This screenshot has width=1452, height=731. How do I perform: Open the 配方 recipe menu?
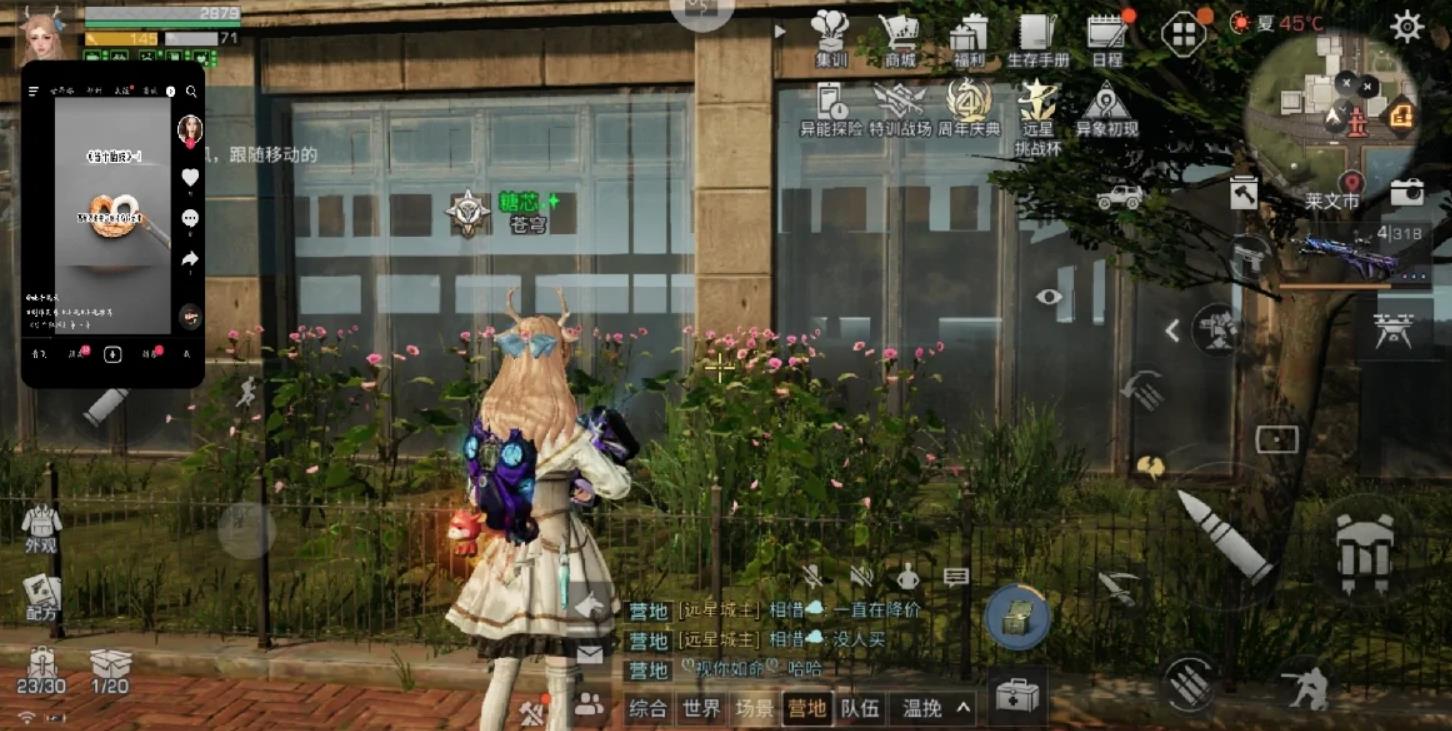[41, 598]
